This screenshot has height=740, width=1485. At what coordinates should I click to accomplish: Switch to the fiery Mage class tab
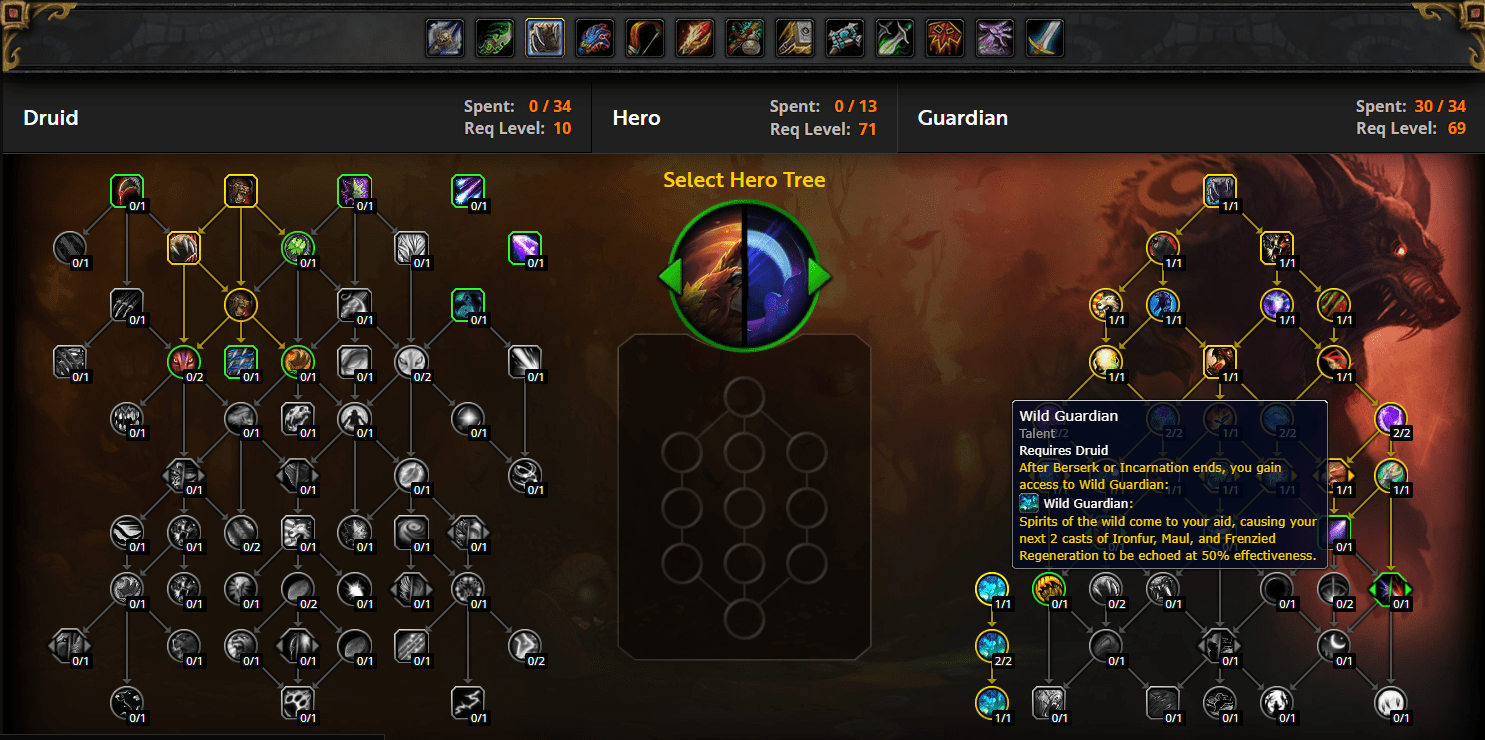tap(694, 38)
